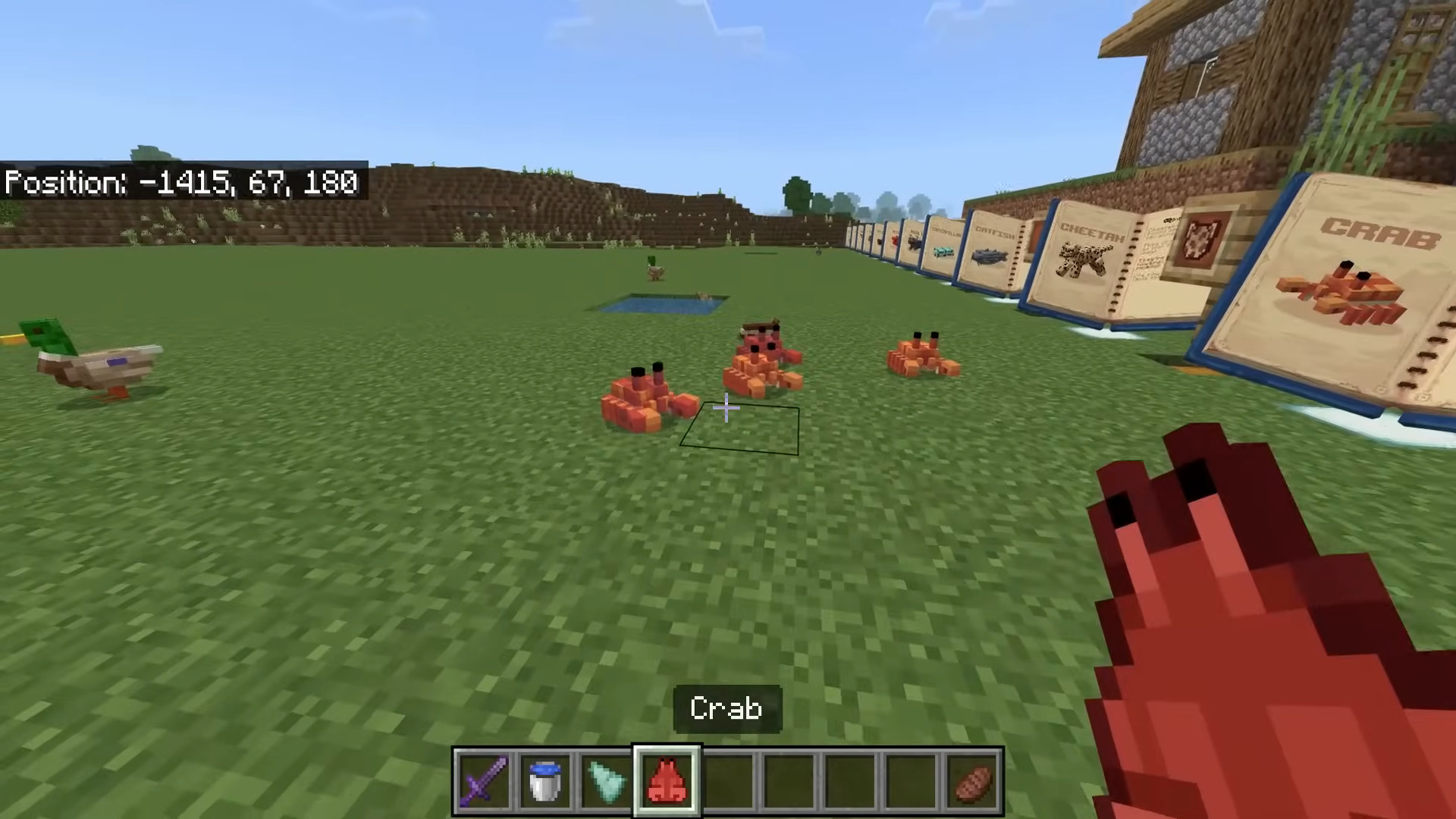Image resolution: width=1456 pixels, height=819 pixels.
Task: Click the red Crab spawn egg in hotbar
Action: (x=666, y=780)
